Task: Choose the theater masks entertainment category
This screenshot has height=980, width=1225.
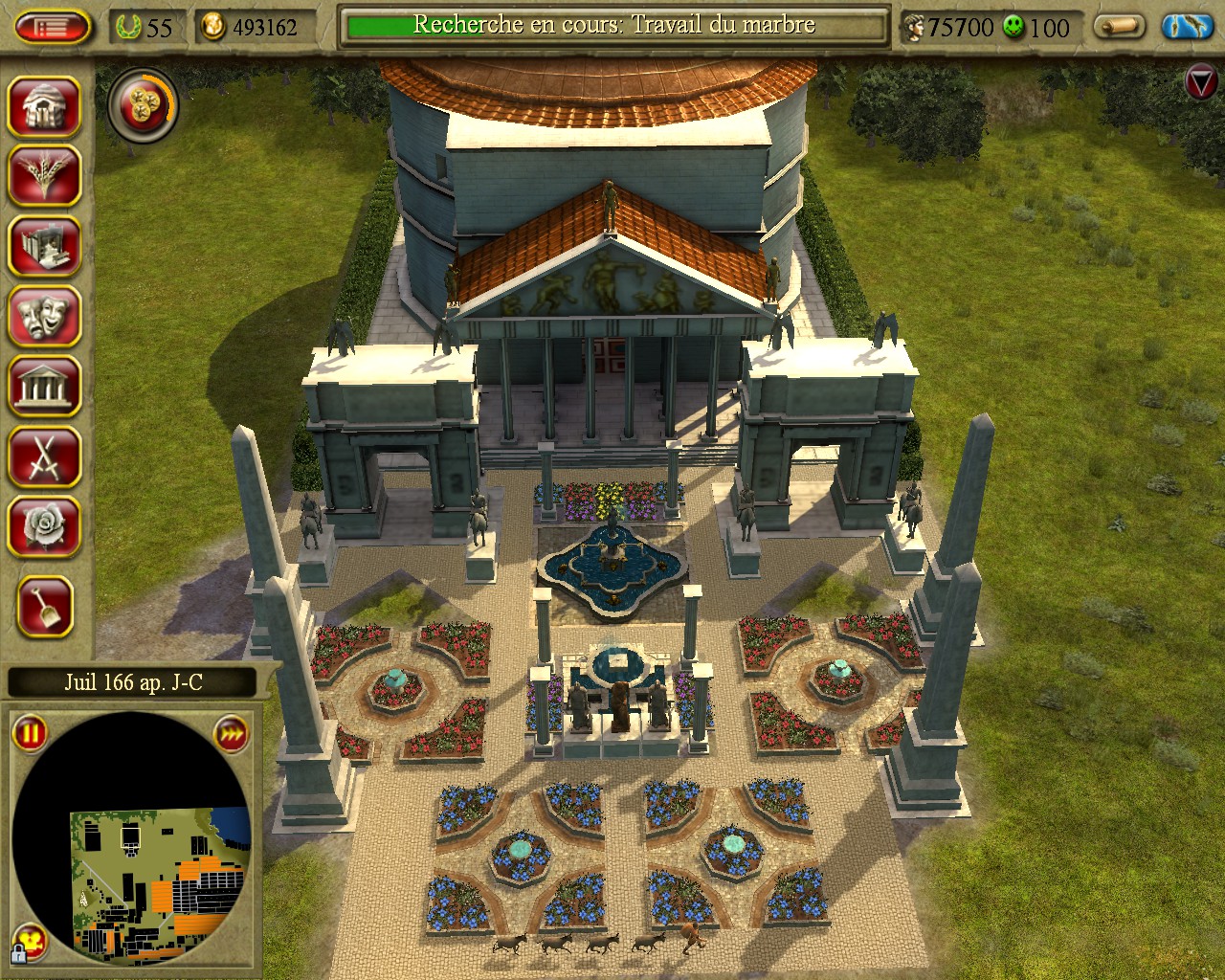Action: tap(44, 316)
